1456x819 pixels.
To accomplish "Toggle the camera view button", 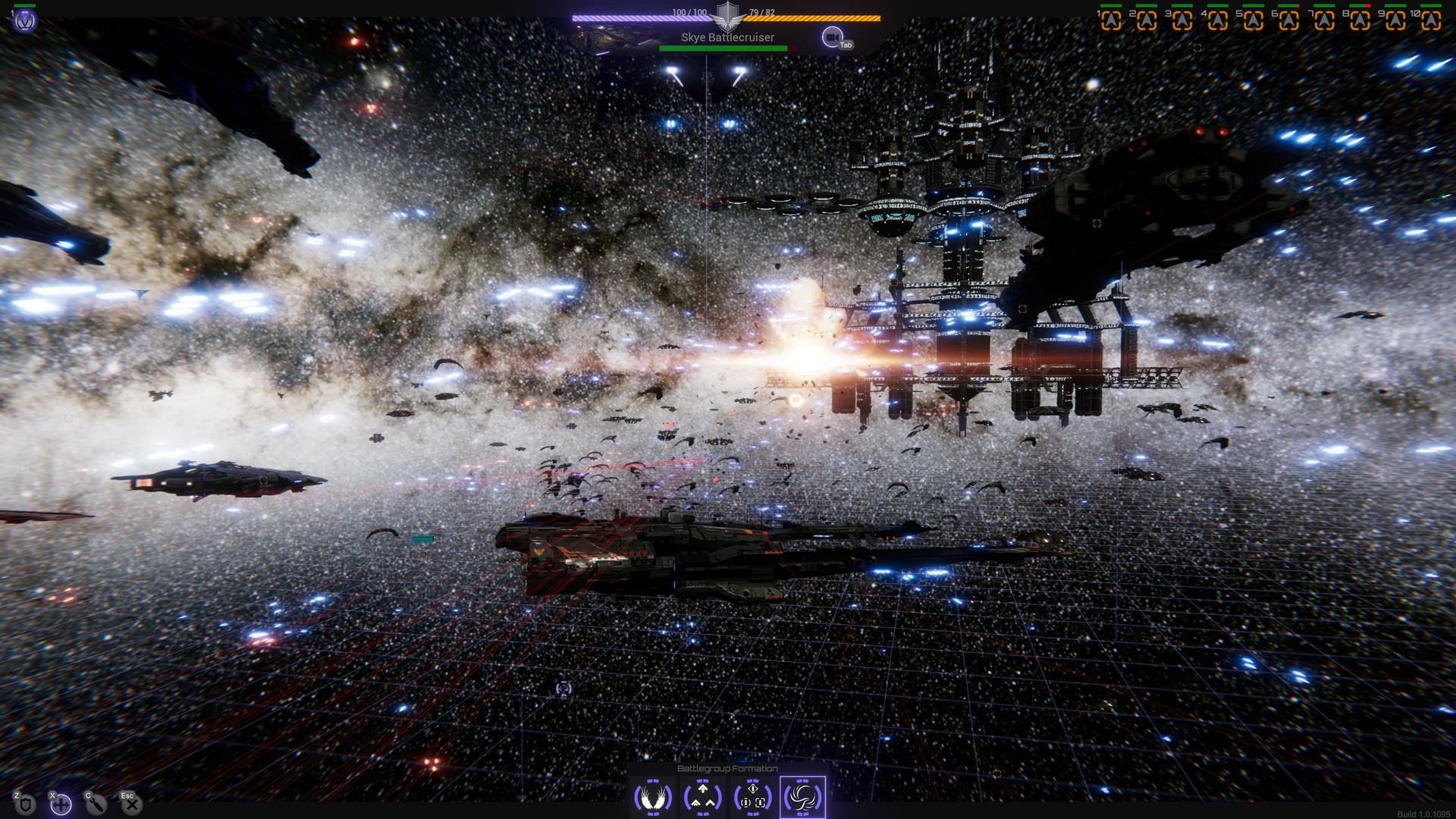I will 832,36.
